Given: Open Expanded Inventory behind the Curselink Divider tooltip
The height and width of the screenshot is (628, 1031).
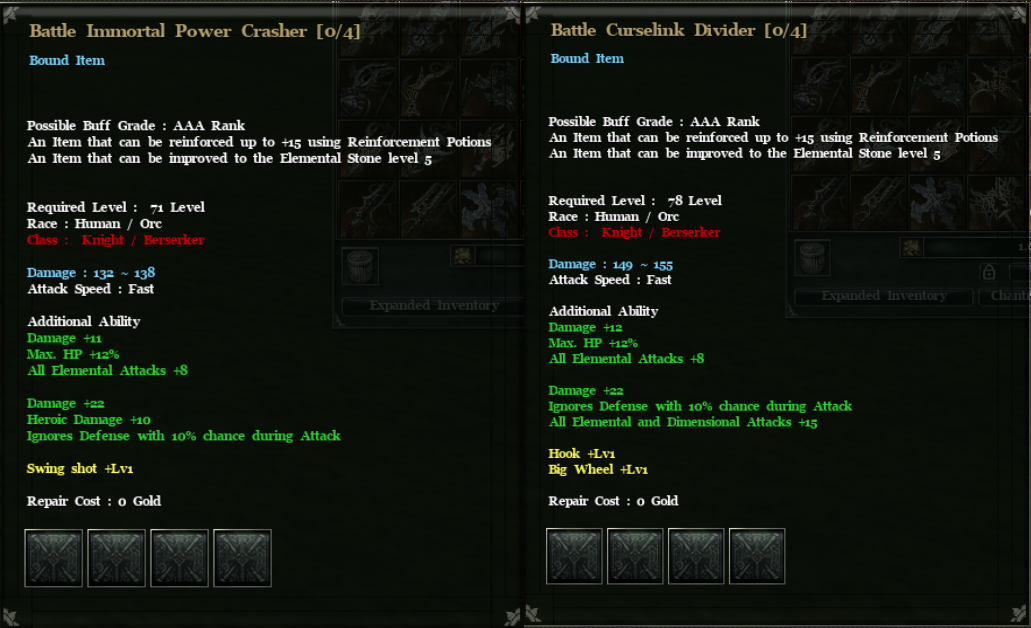Looking at the screenshot, I should [x=883, y=296].
